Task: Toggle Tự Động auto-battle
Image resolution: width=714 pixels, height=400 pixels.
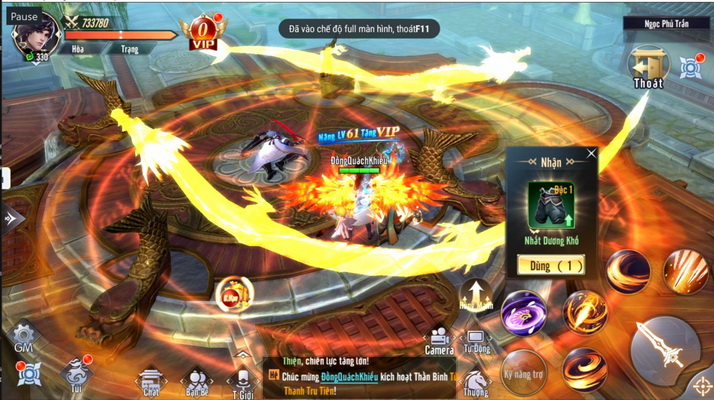Action: coord(478,342)
